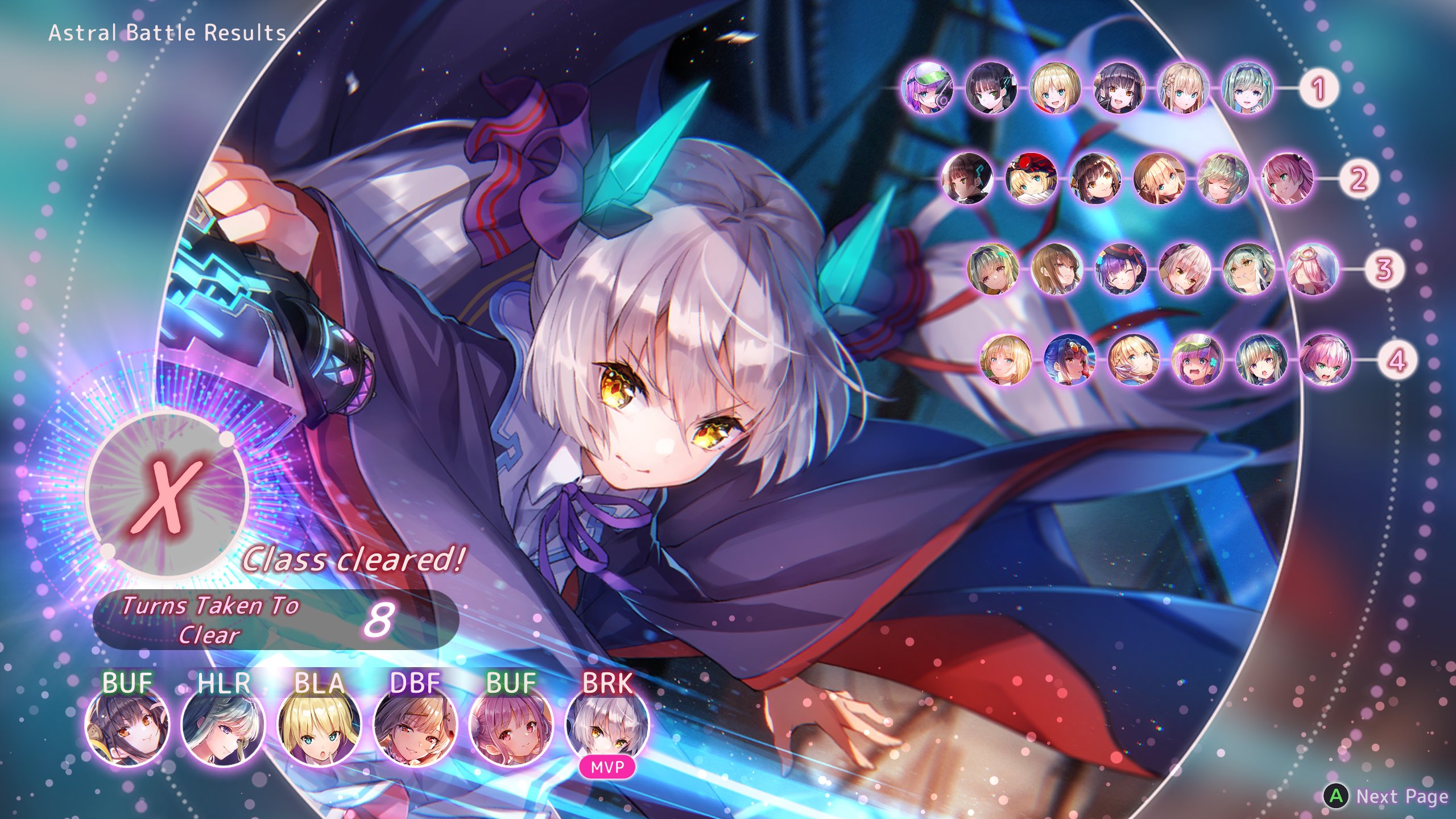Viewport: 1456px width, 819px height.
Task: Select the DBF debuffer portrait
Action: point(415,724)
